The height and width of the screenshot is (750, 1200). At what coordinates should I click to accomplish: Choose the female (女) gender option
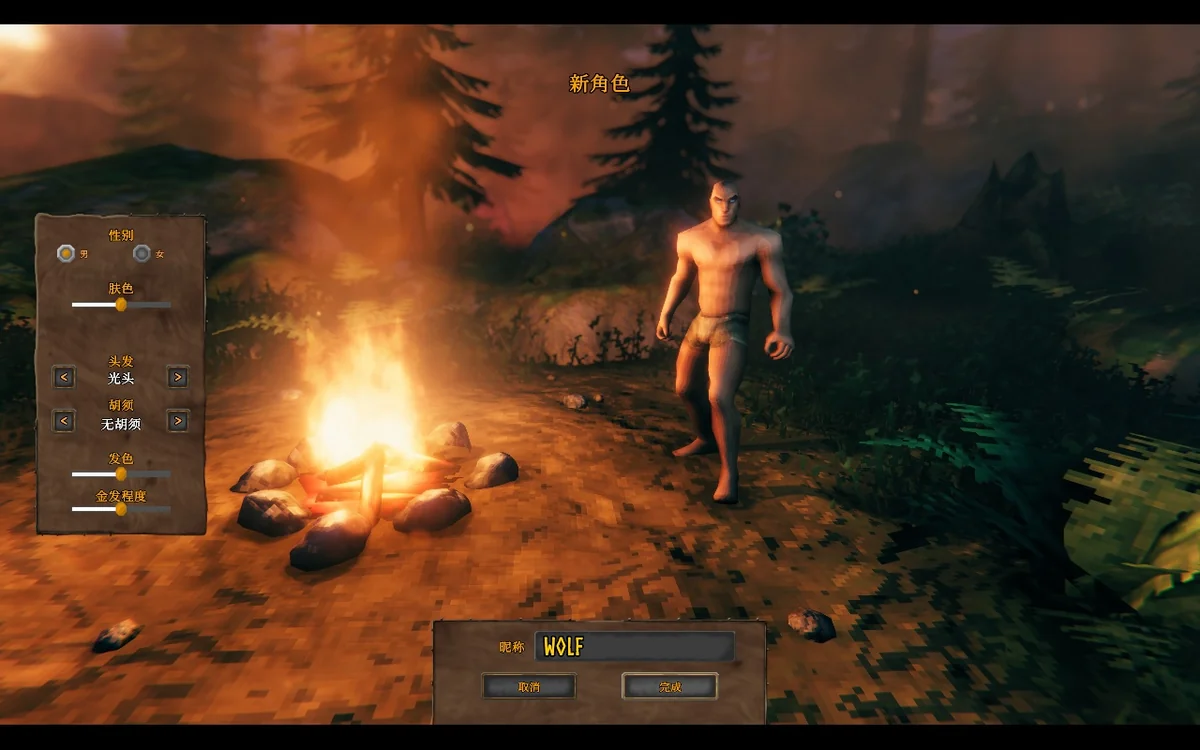pos(142,253)
